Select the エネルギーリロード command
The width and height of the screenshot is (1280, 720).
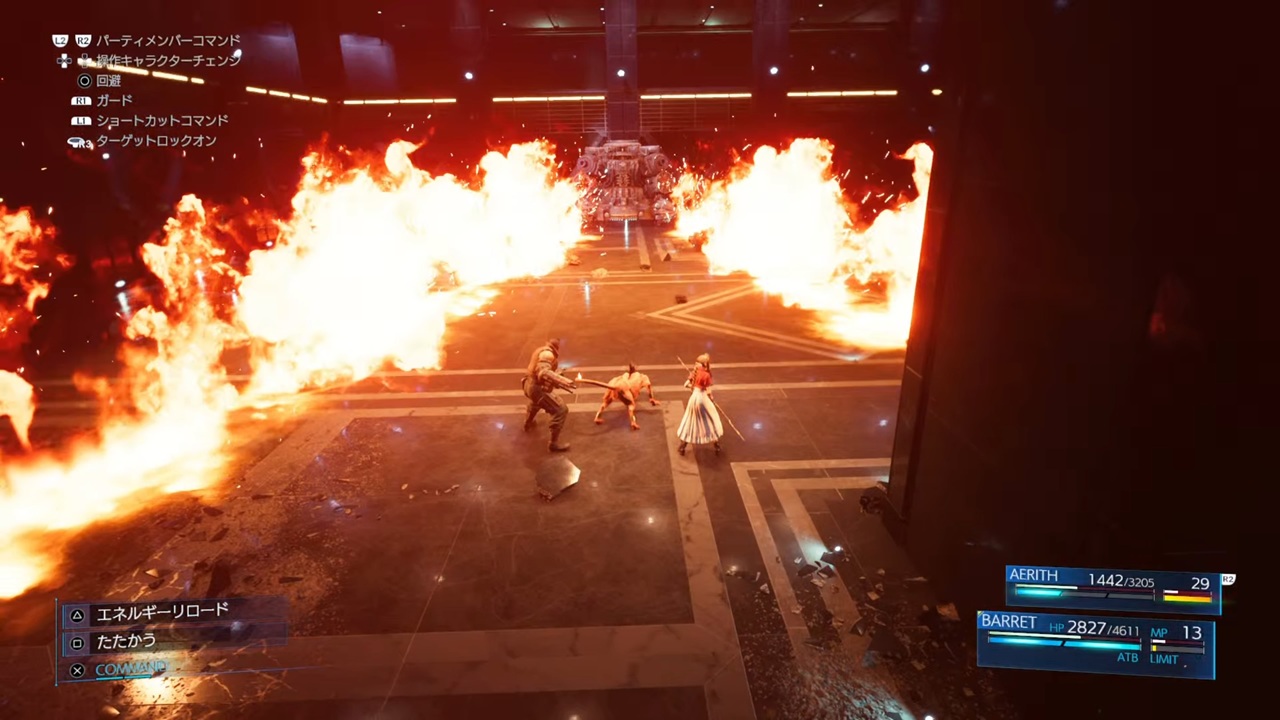[x=162, y=612]
